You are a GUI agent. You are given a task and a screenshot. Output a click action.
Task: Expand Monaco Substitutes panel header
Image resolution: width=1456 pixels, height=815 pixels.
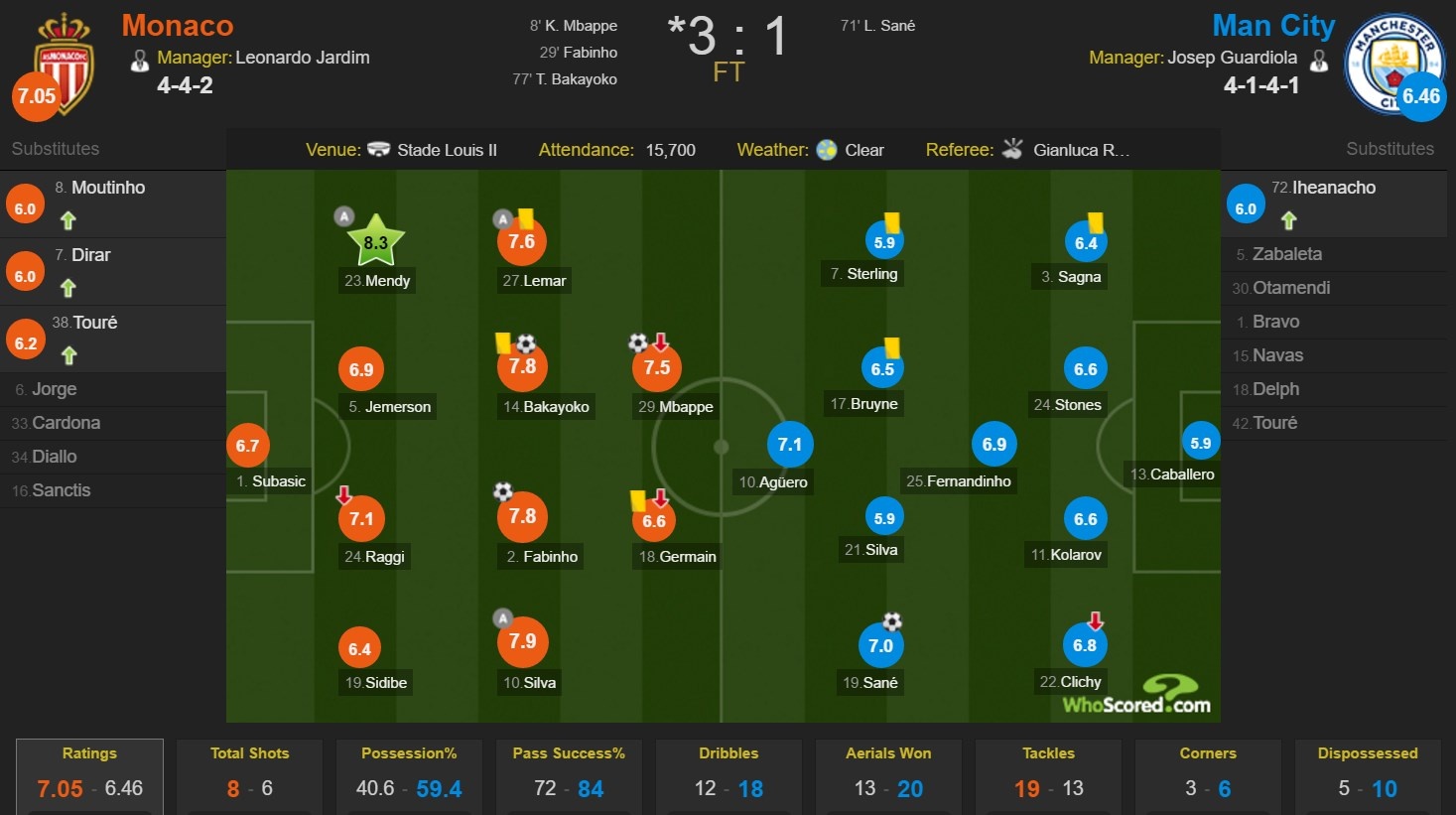click(x=55, y=149)
